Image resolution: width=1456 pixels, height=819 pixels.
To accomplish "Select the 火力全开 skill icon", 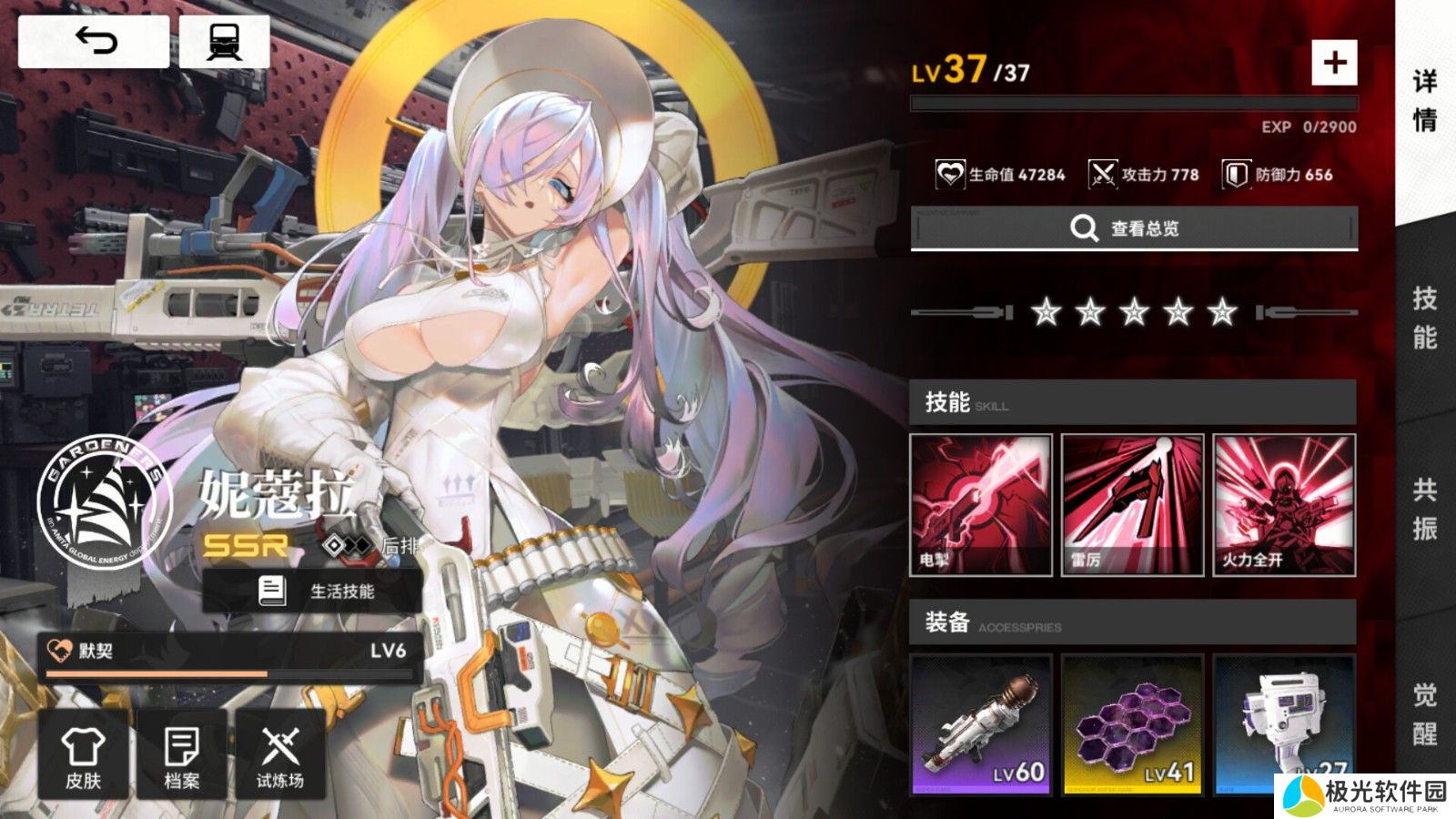I will [1284, 505].
